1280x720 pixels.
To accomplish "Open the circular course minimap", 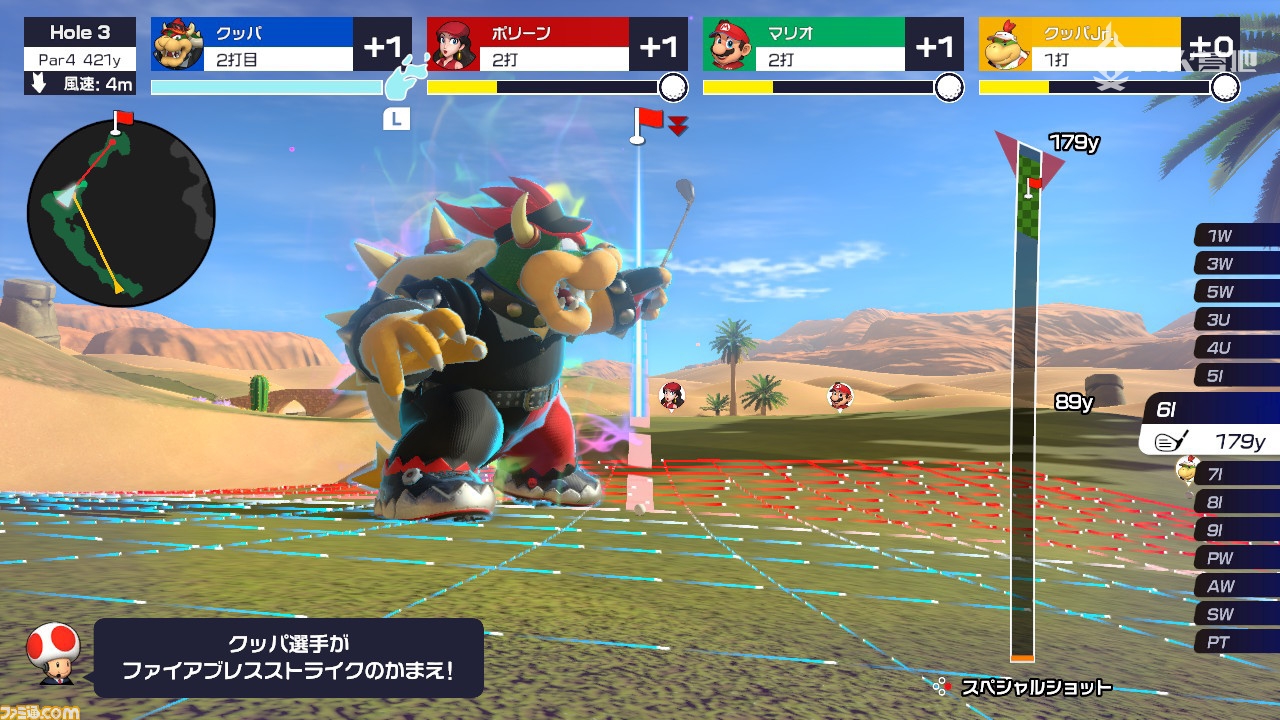I will tap(121, 212).
